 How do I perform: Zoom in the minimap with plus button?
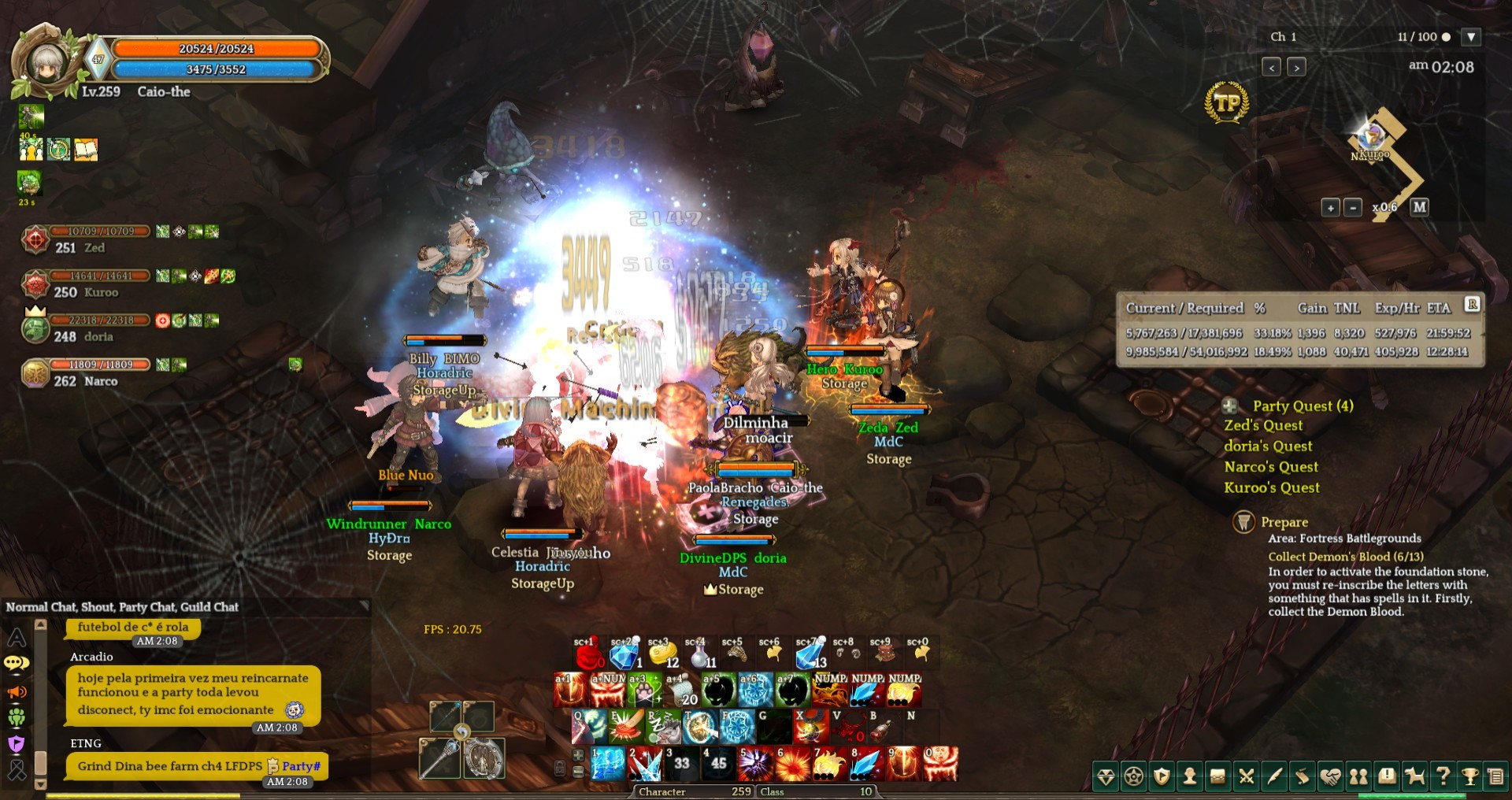(1330, 208)
